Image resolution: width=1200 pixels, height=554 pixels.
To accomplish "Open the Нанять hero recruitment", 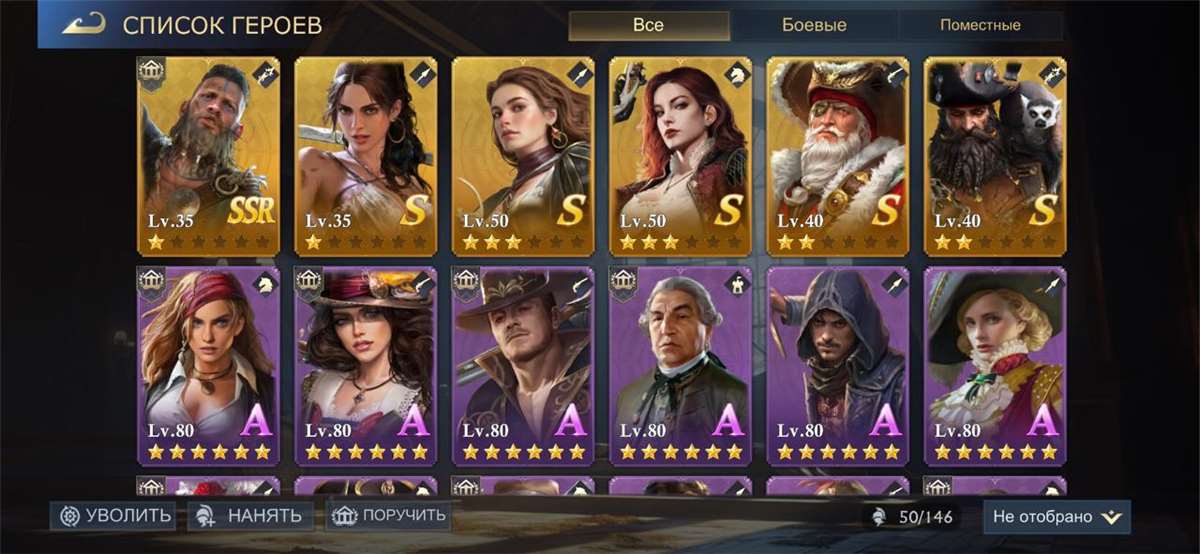I will (x=251, y=516).
